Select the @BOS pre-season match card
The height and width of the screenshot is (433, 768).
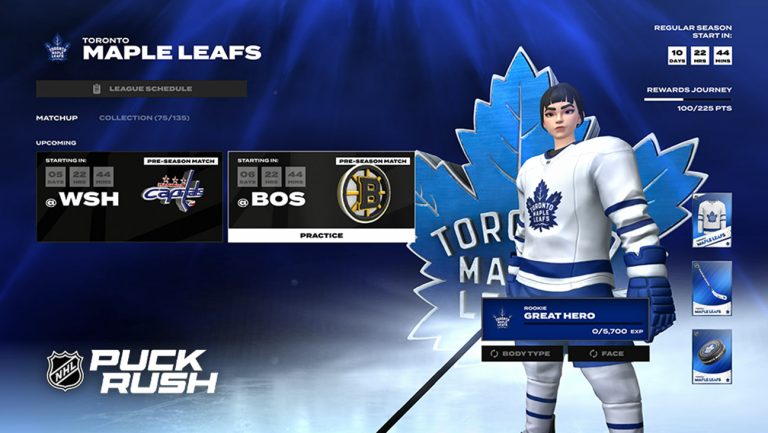tap(321, 190)
